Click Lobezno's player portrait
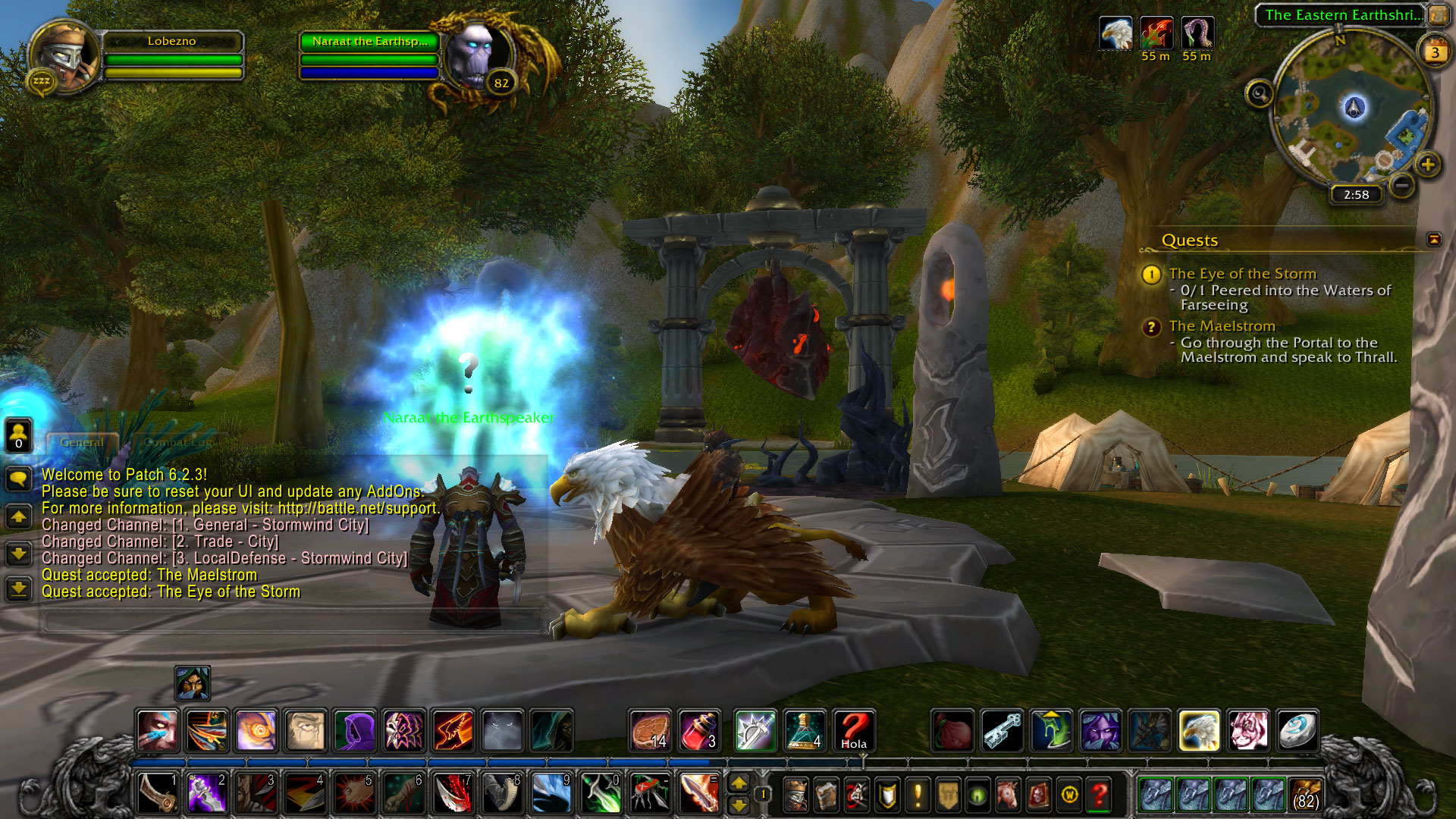The image size is (1456, 819). [x=64, y=58]
